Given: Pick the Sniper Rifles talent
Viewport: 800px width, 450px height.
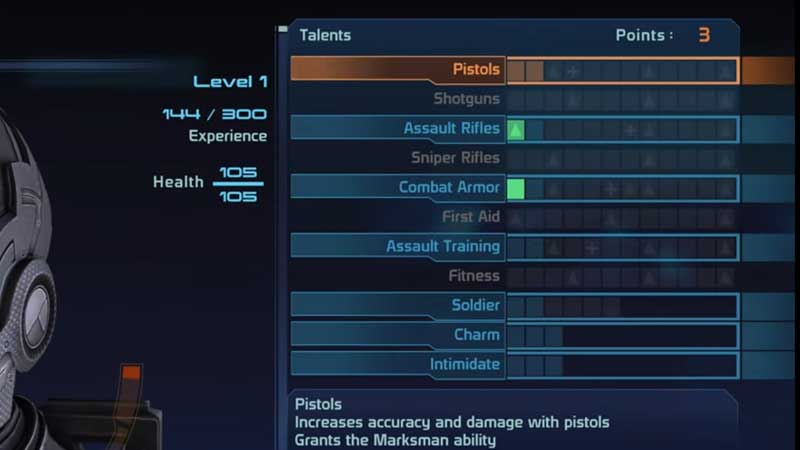Looking at the screenshot, I should 455,158.
